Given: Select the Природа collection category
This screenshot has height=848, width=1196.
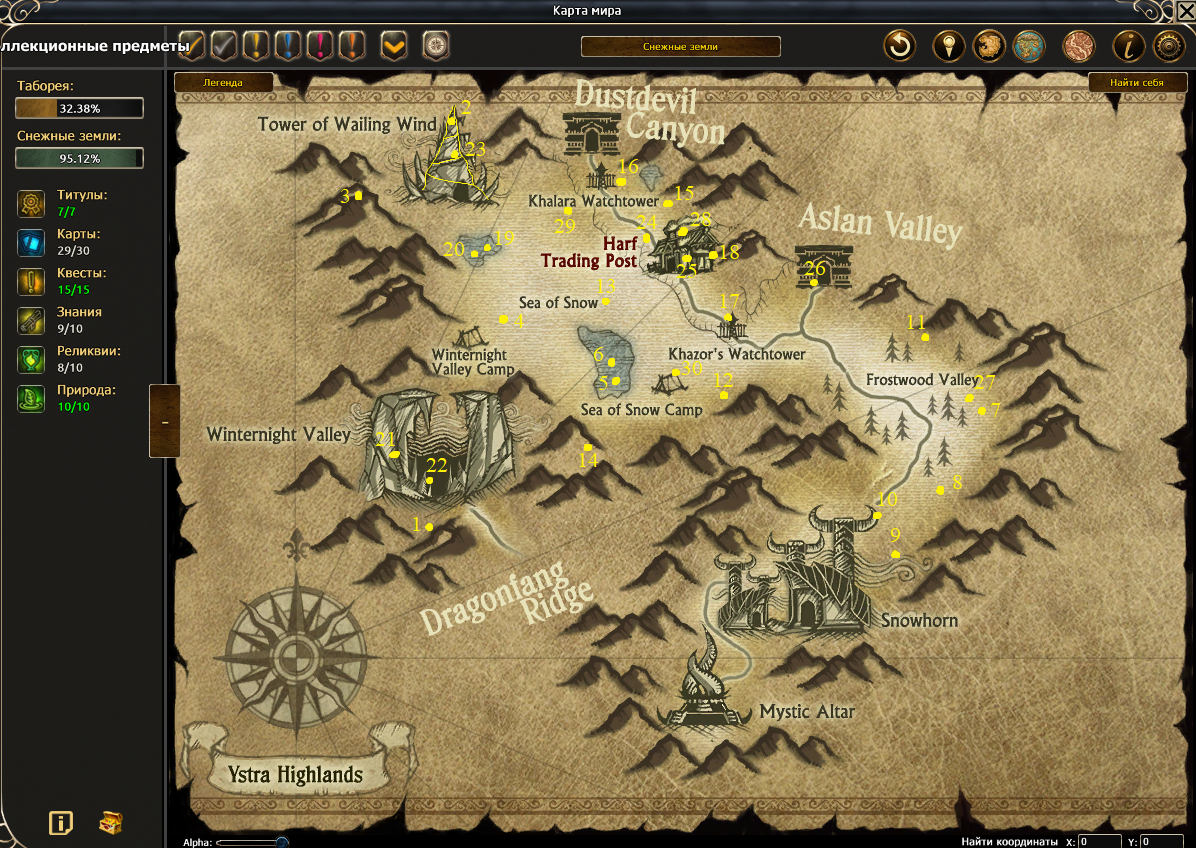Looking at the screenshot, I should [x=31, y=399].
